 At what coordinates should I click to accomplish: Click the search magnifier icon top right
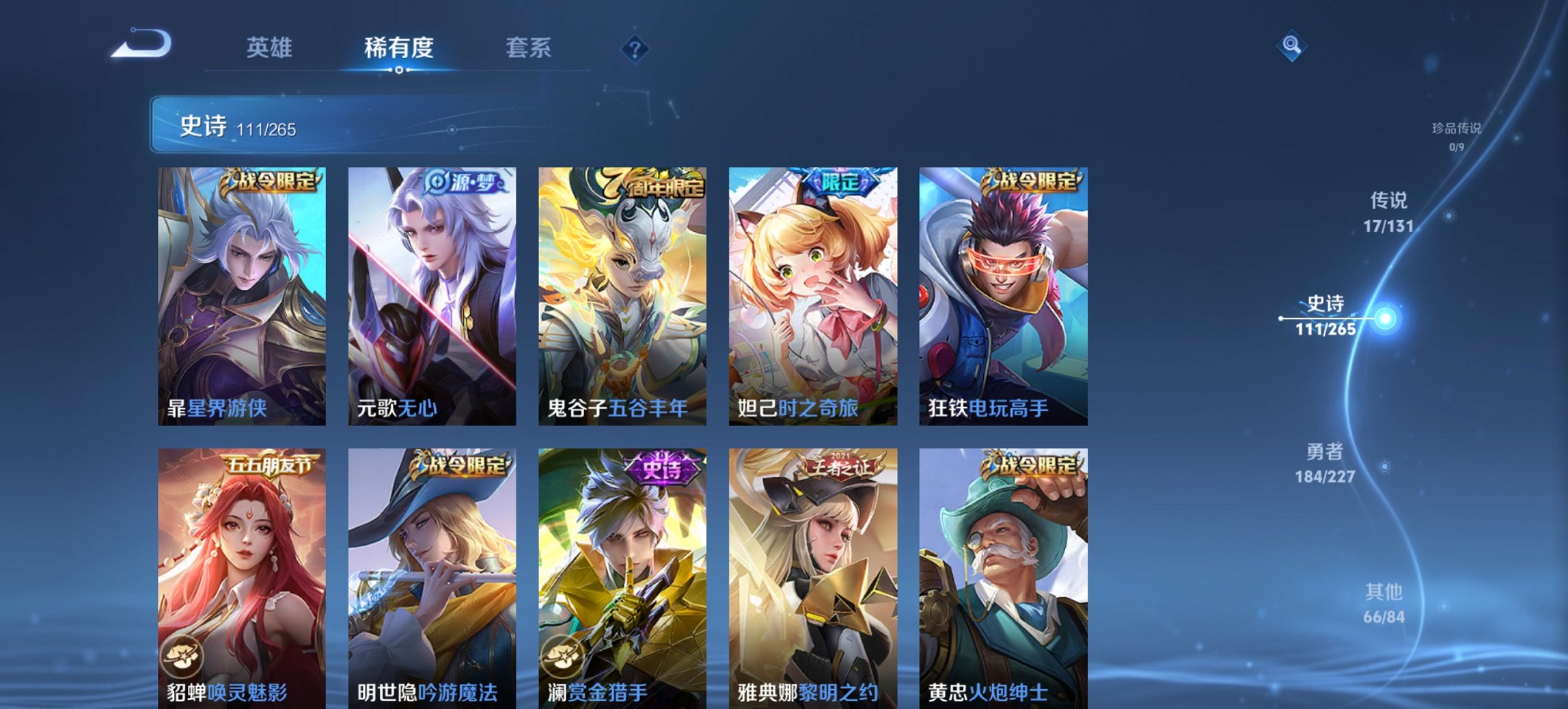(x=1291, y=45)
